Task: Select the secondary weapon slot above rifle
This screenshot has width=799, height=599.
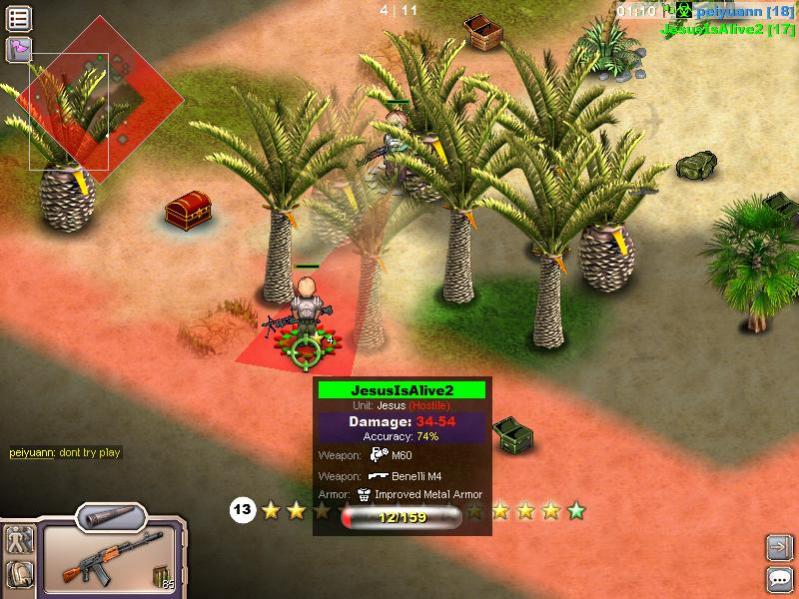Action: click(110, 516)
